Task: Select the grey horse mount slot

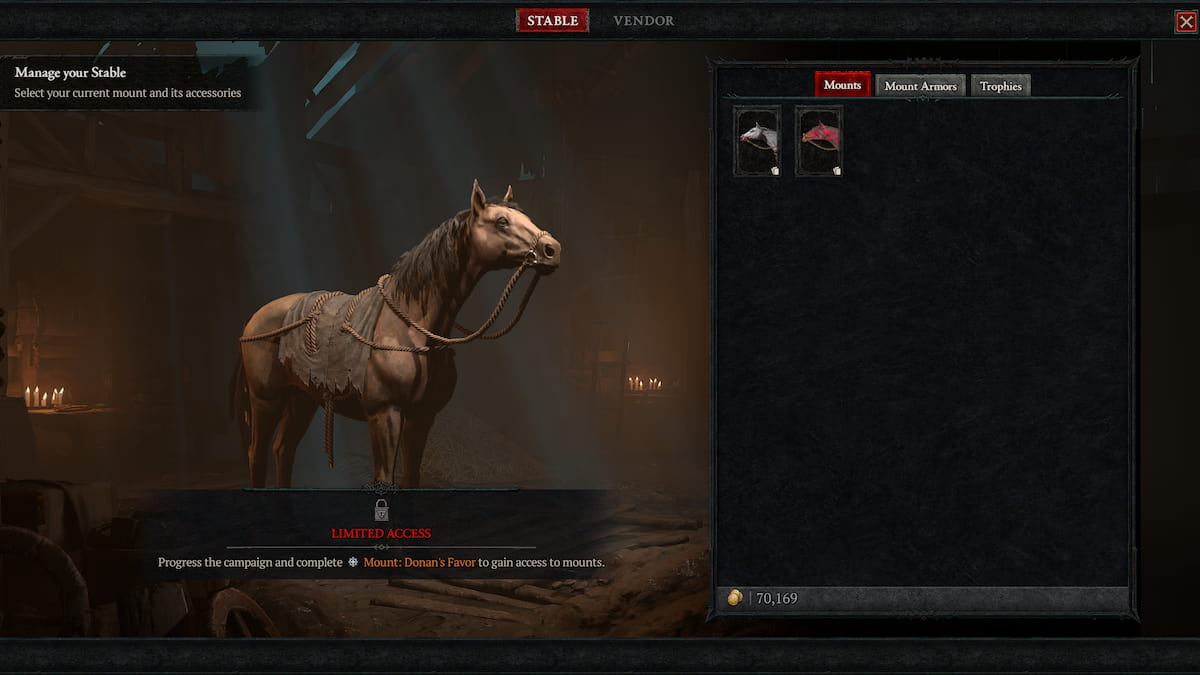Action: click(757, 141)
